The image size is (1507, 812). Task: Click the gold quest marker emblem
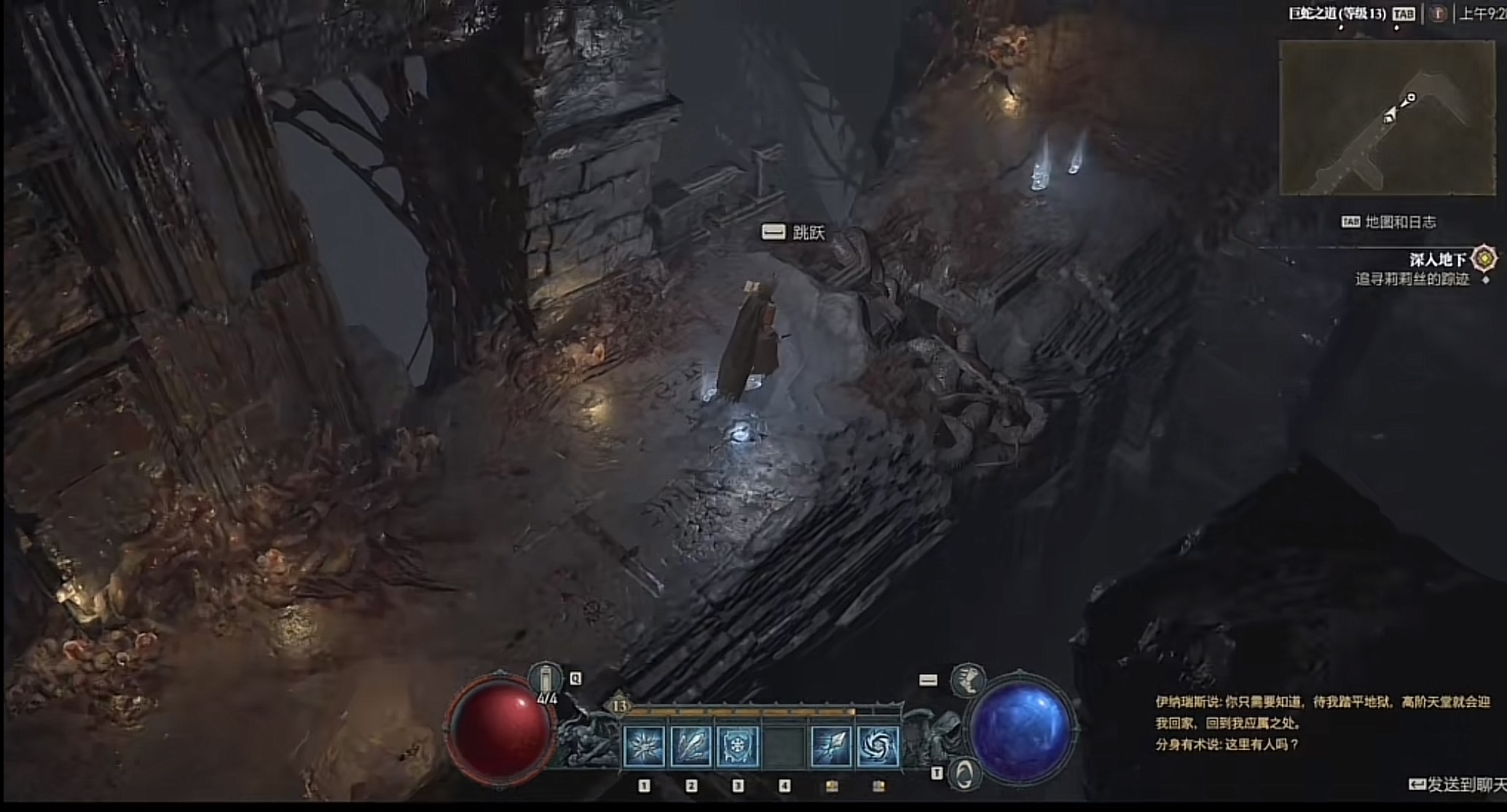click(1484, 259)
